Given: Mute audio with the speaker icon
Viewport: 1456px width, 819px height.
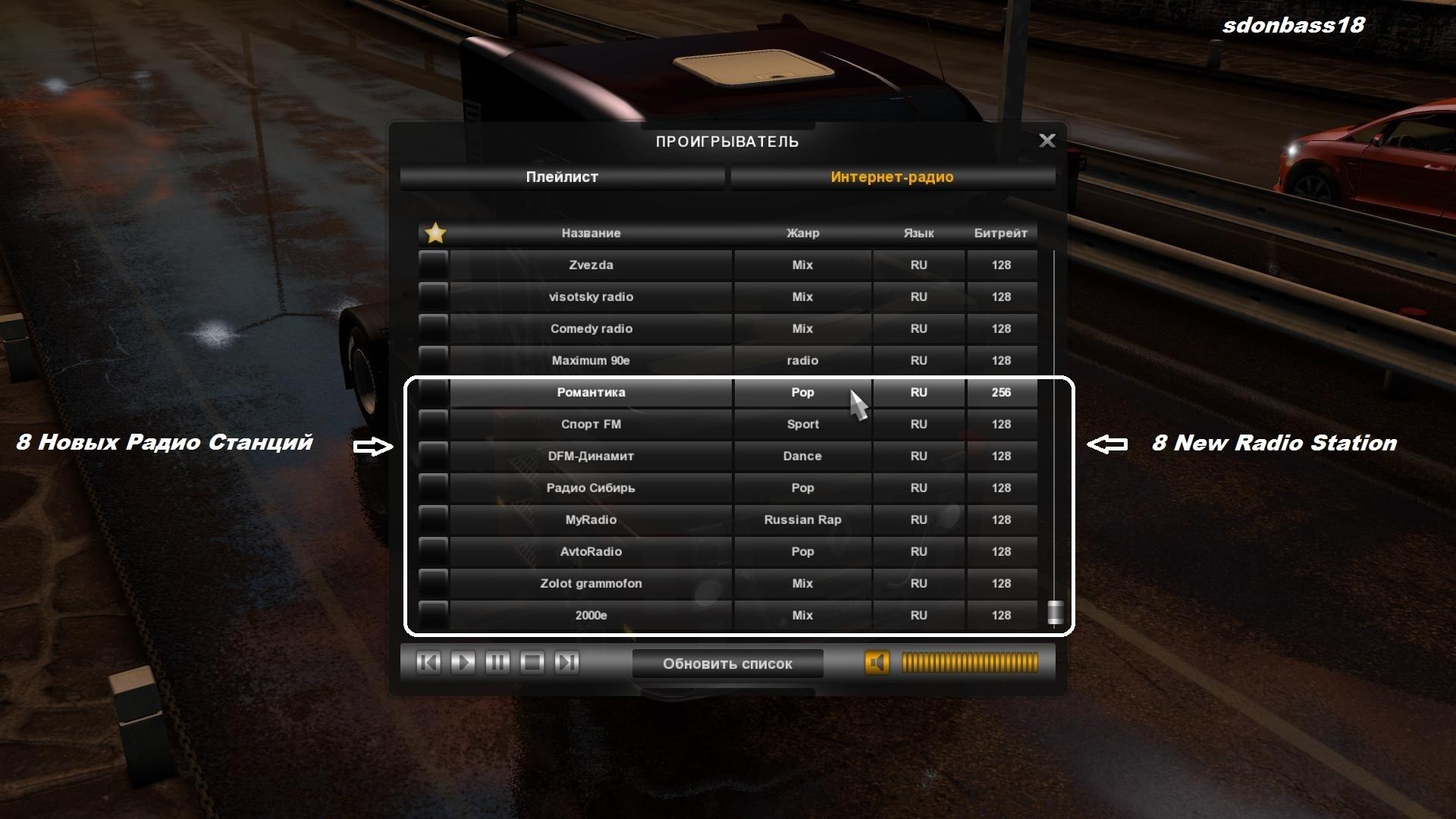Looking at the screenshot, I should point(877,663).
